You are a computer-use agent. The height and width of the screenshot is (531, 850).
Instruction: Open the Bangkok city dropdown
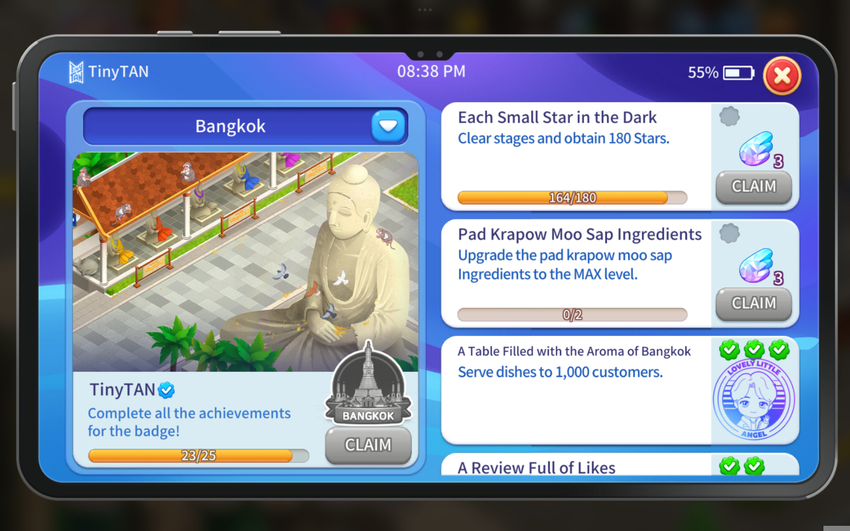388,126
